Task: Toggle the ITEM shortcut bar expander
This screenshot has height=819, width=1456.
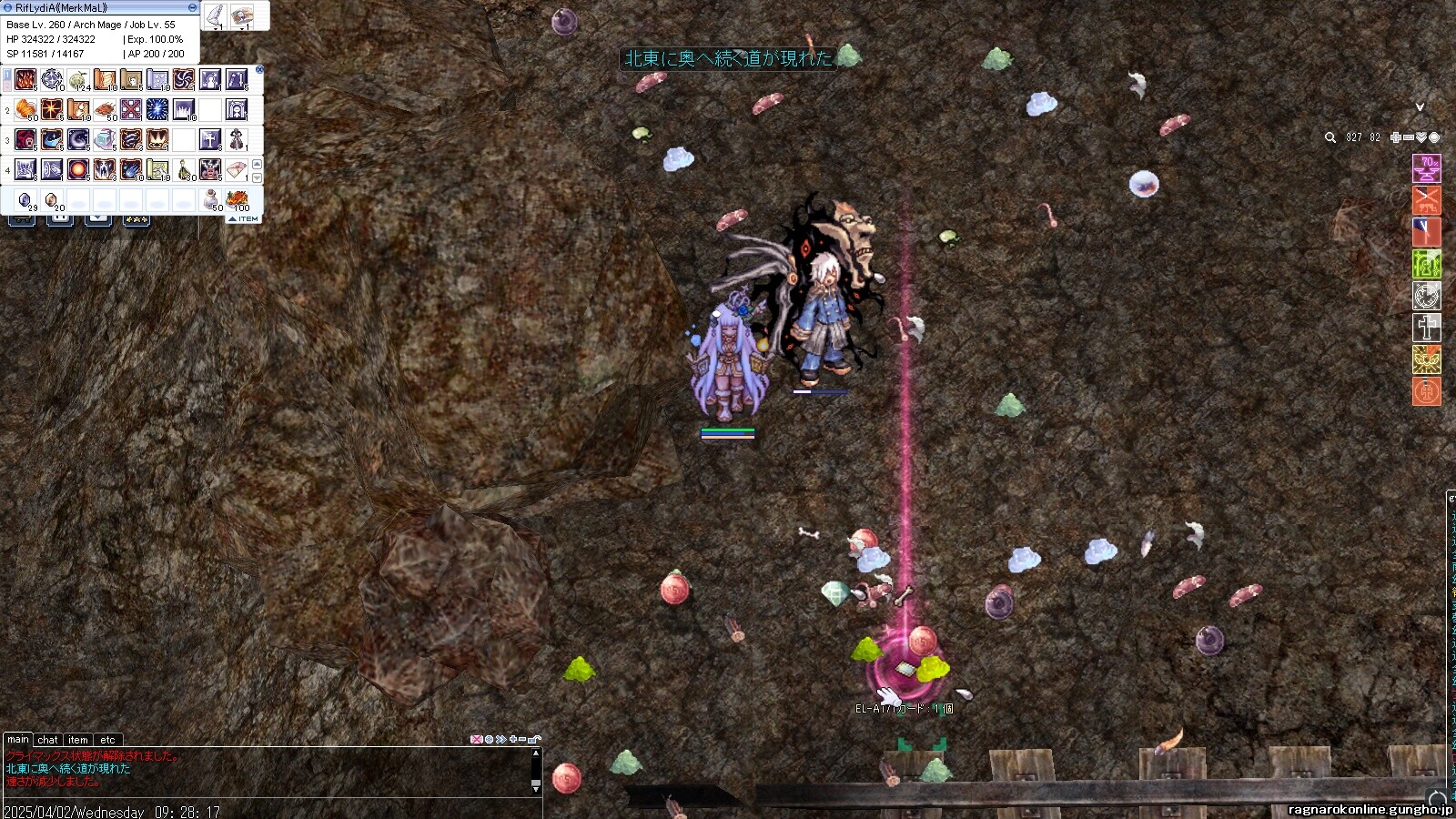Action: [x=244, y=219]
